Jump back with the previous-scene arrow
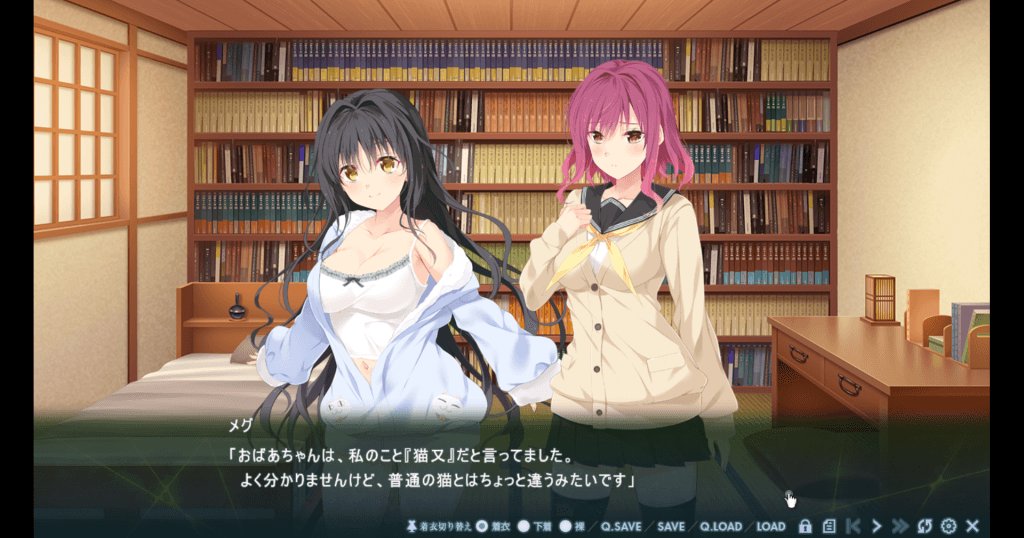Screen dimensions: 1024x538 click(853, 526)
